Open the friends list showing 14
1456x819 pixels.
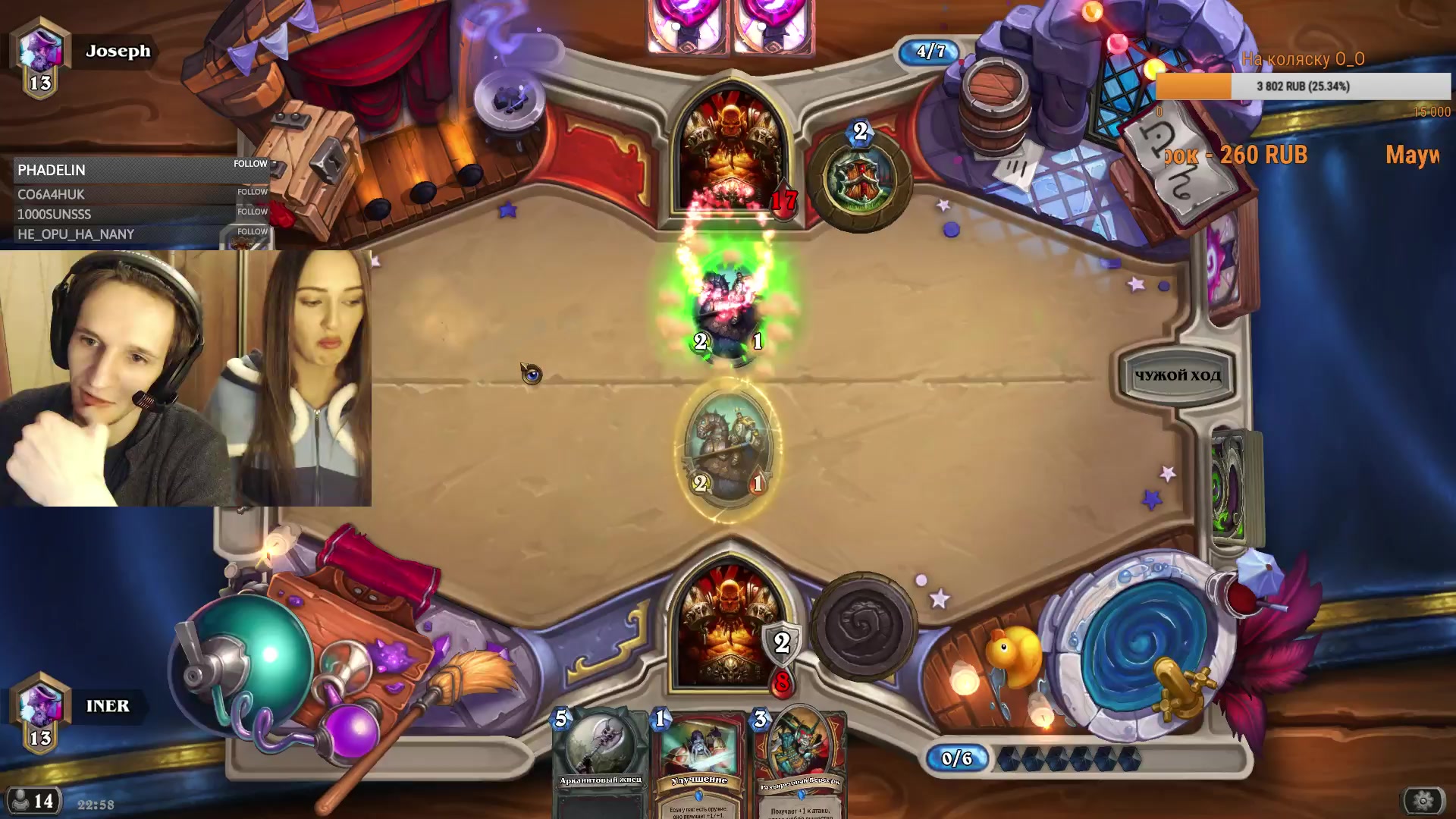(33, 801)
